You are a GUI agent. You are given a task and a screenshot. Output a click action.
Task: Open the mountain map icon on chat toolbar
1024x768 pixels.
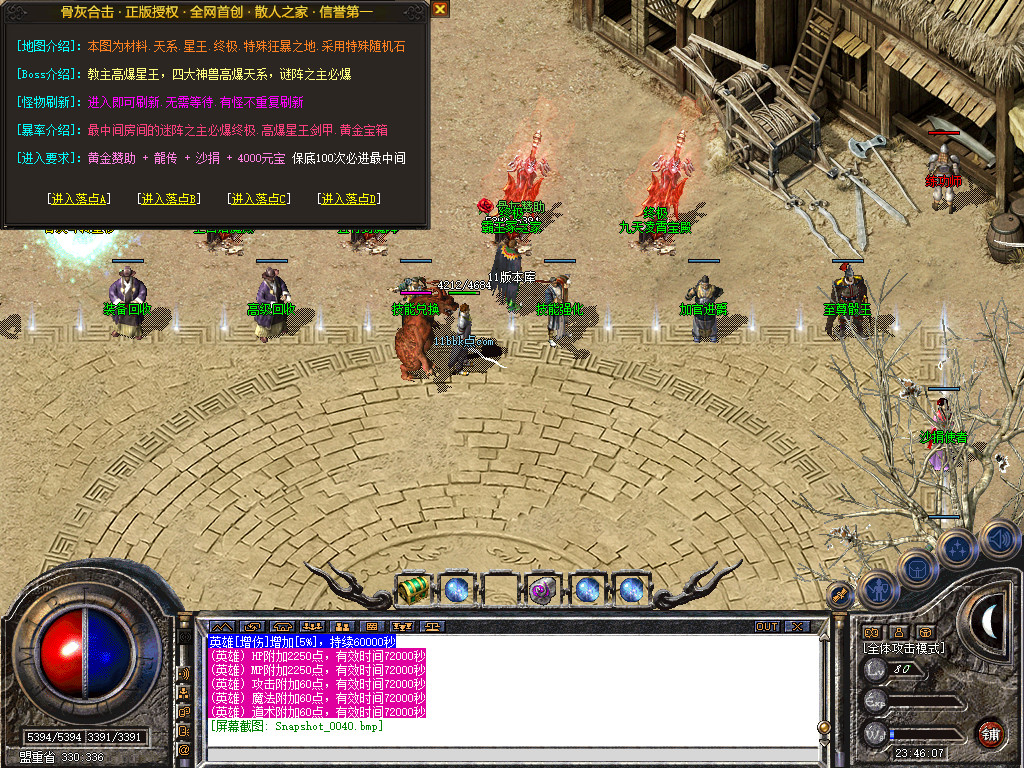click(220, 627)
